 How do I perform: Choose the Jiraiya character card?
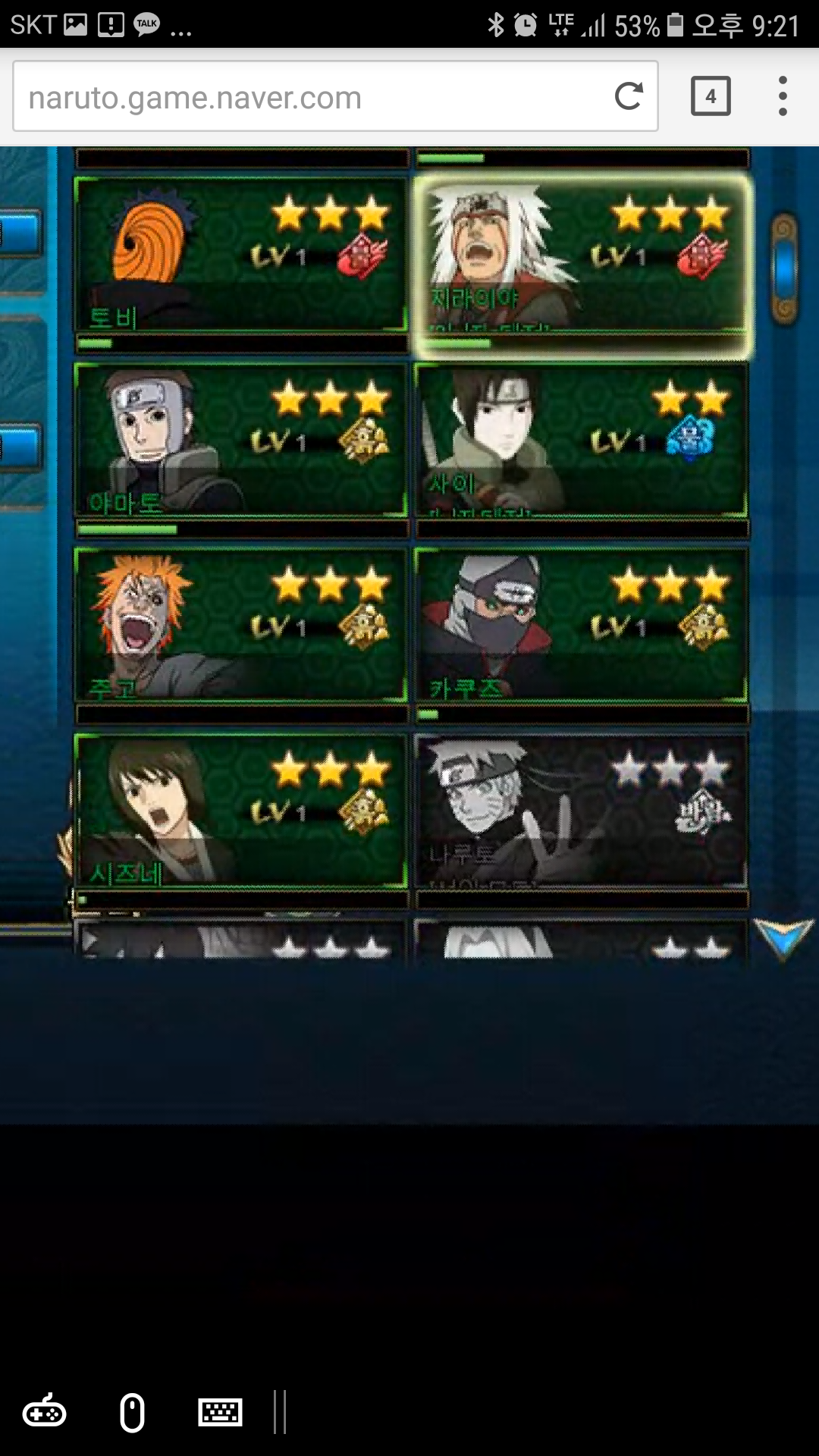581,255
